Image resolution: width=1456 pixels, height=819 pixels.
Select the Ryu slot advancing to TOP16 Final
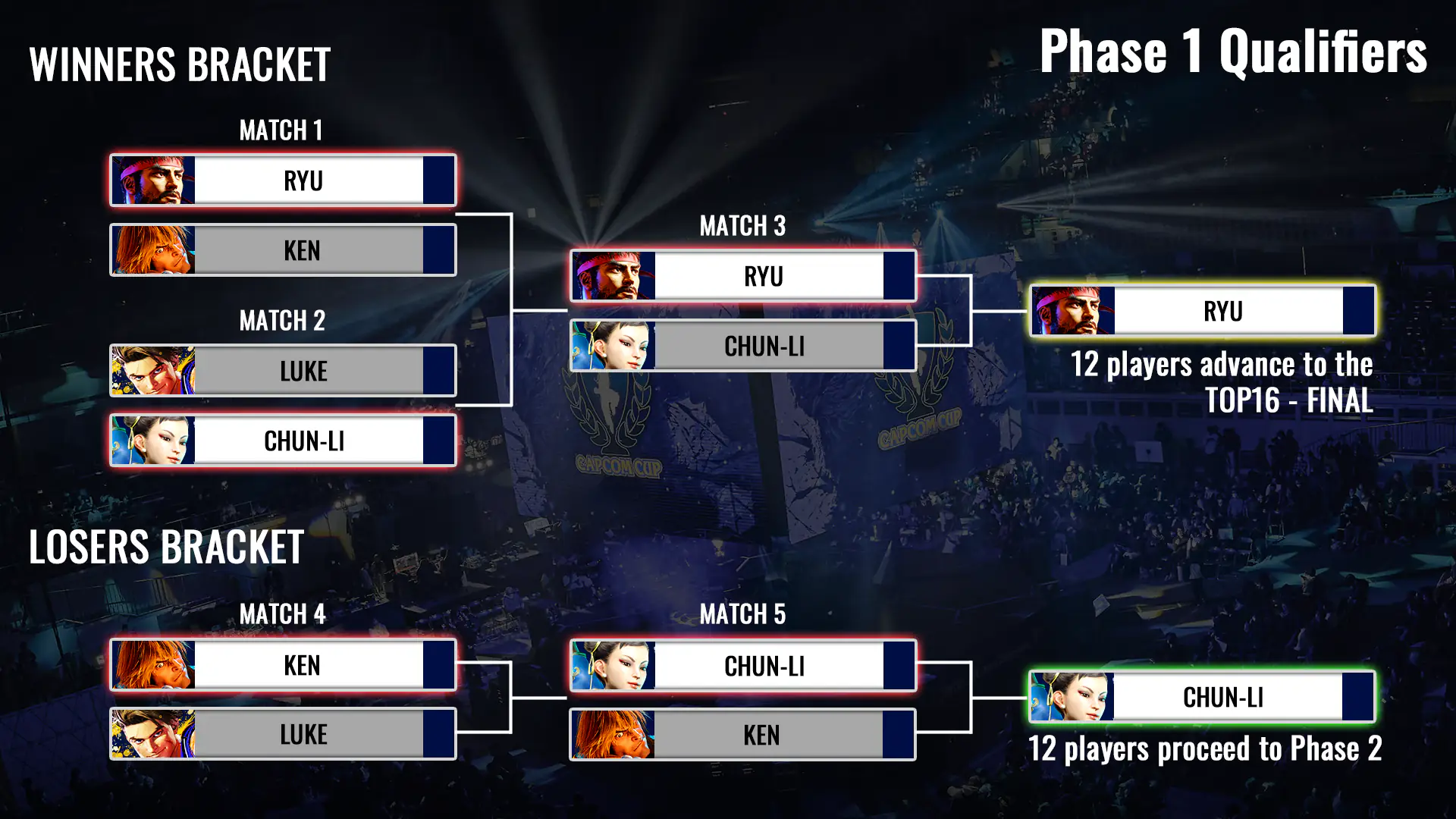click(1202, 311)
